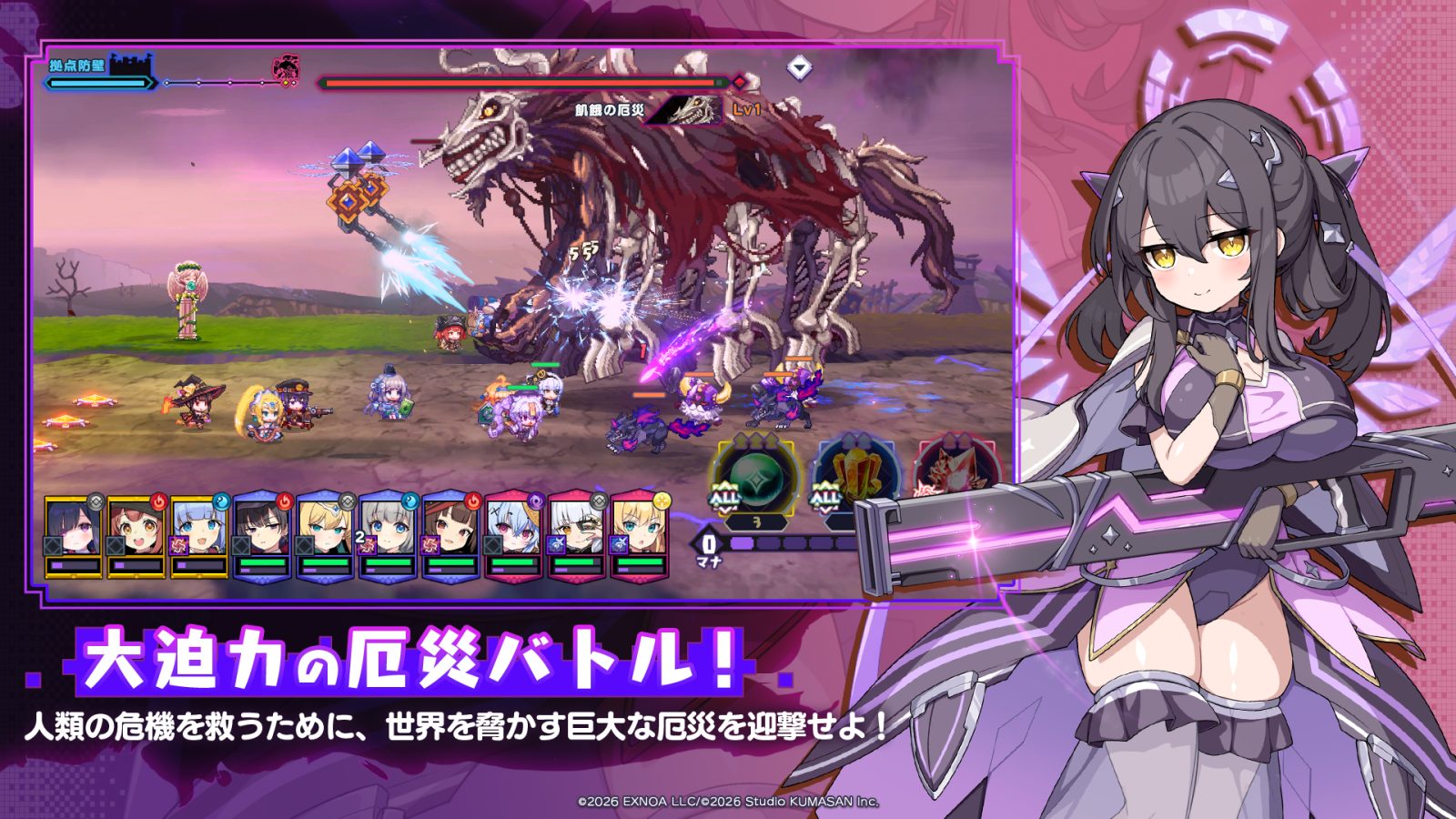1456x819 pixels.
Task: Click the castle icon beside 拠点防壁 gauge
Action: pyautogui.click(x=130, y=64)
